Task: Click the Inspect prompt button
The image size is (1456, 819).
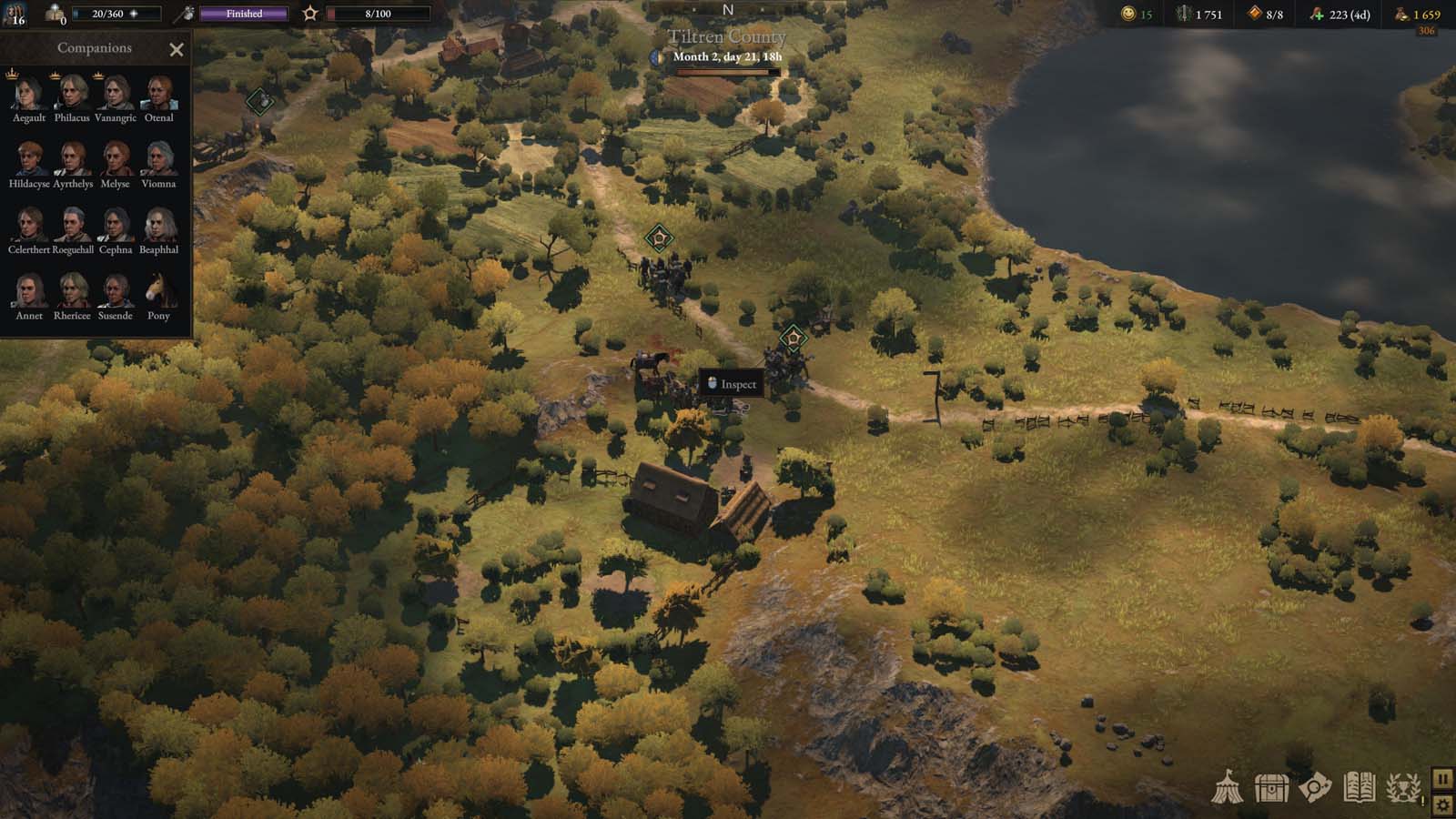Action: tap(731, 384)
